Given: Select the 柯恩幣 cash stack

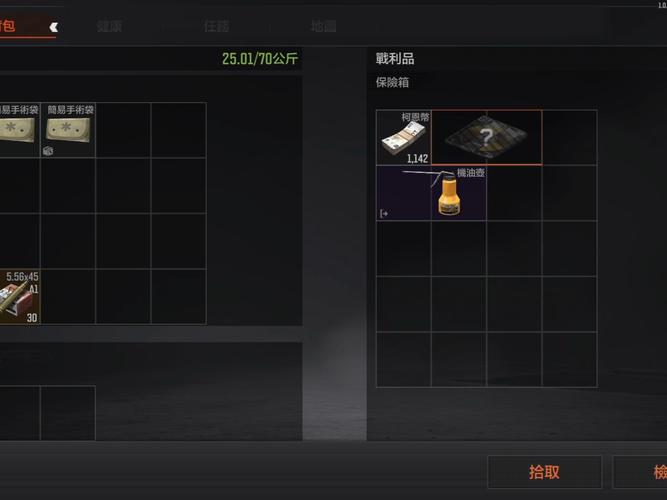Looking at the screenshot, I should [x=403, y=137].
